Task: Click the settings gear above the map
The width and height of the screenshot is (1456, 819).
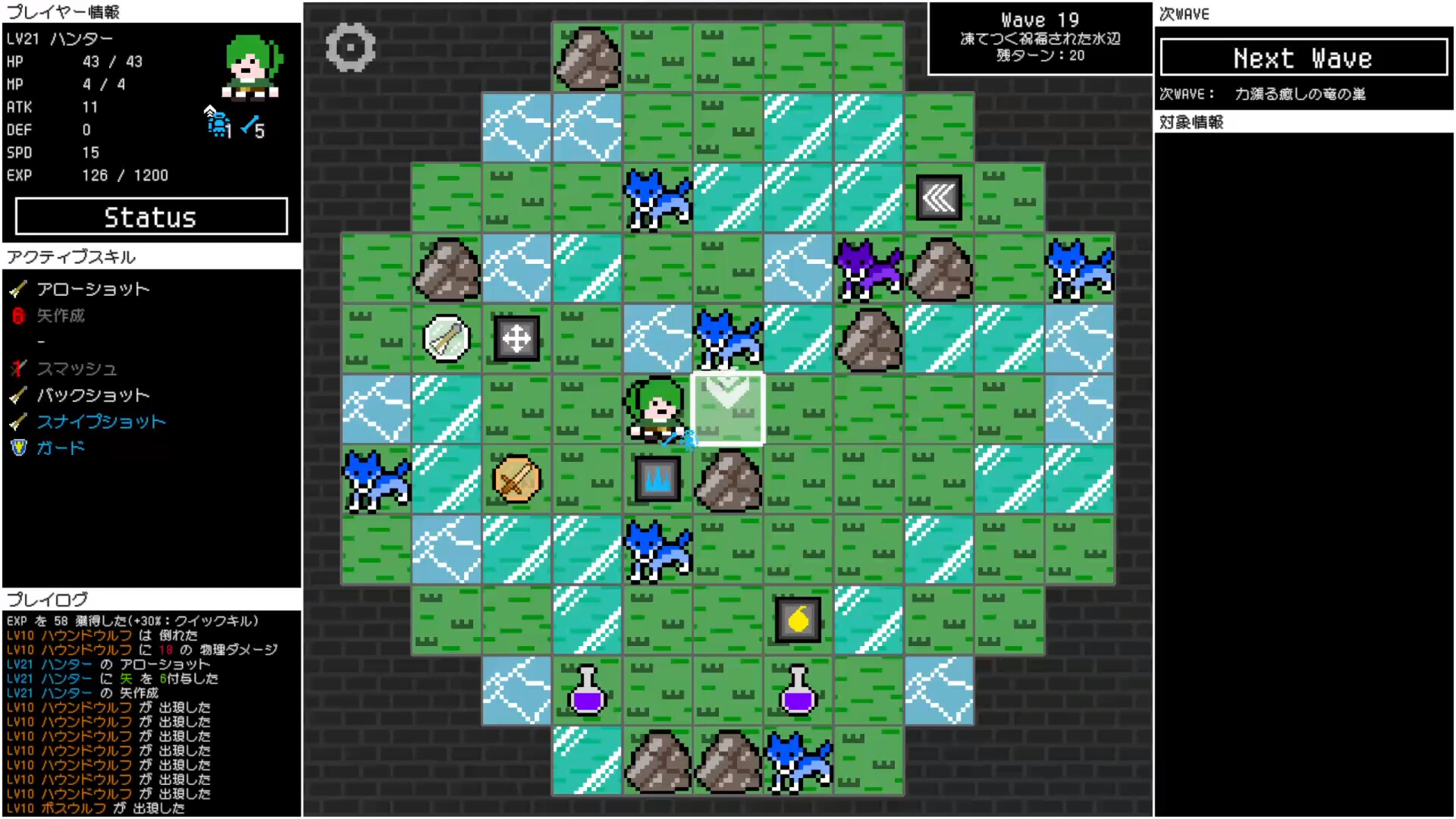Action: 350,46
